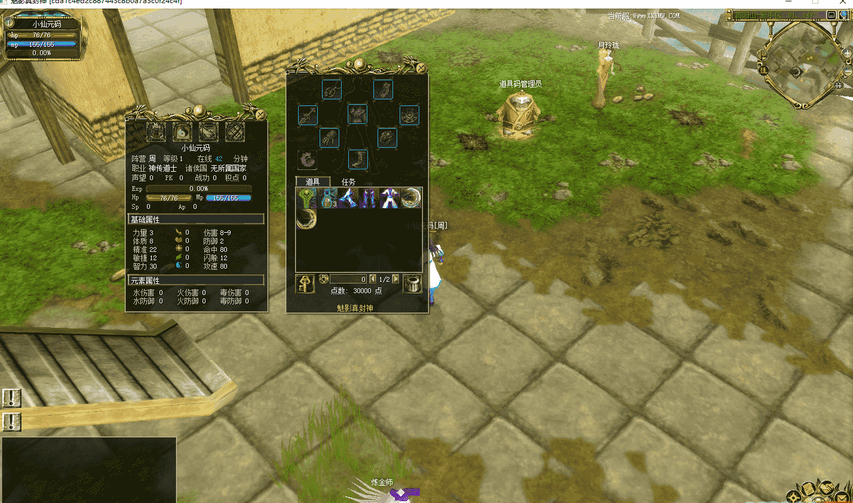Select the chest armor equipment slot
This screenshot has height=503, width=853.
tap(357, 114)
